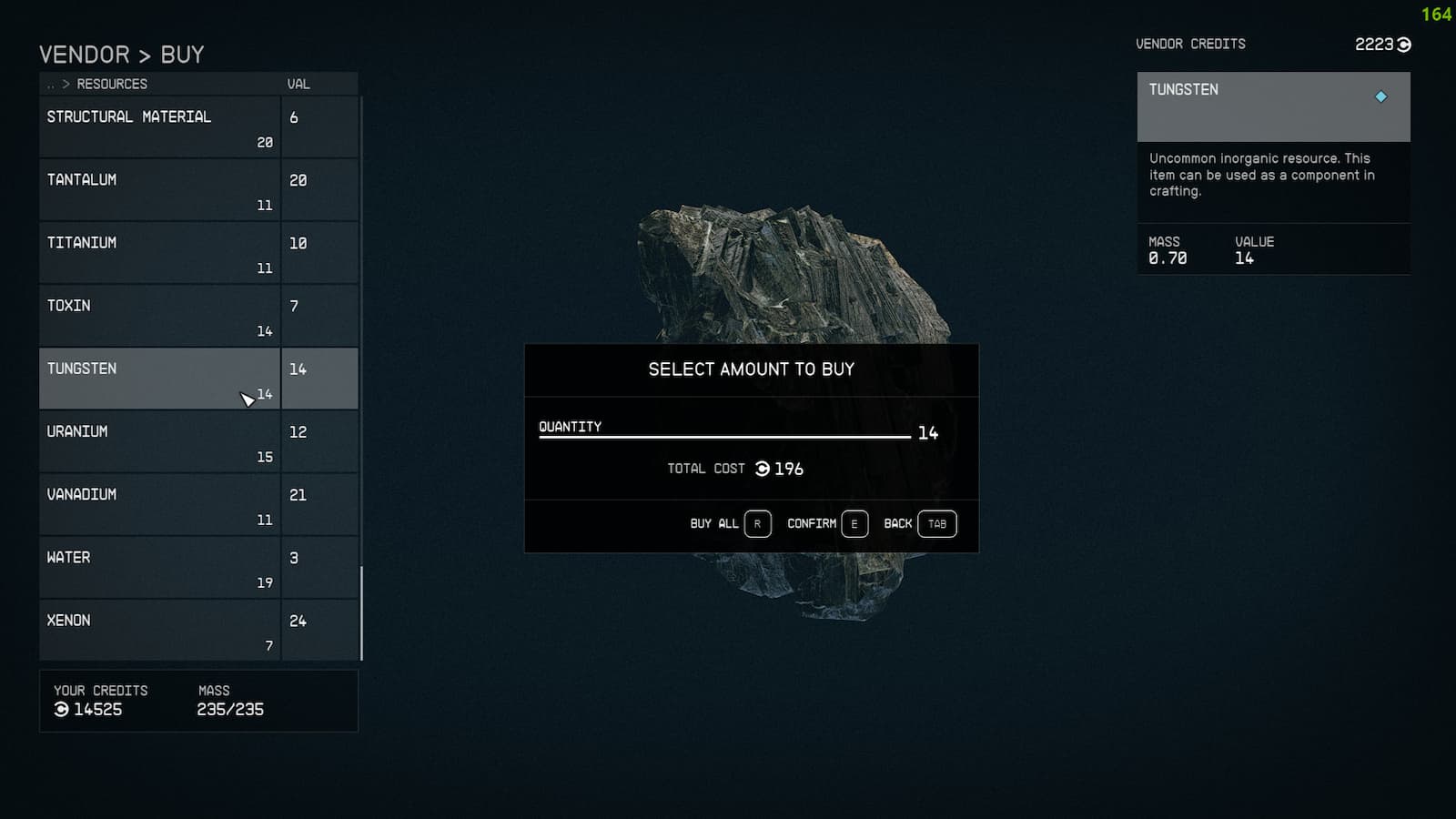
Task: Select the Water resource row
Action: [136, 566]
